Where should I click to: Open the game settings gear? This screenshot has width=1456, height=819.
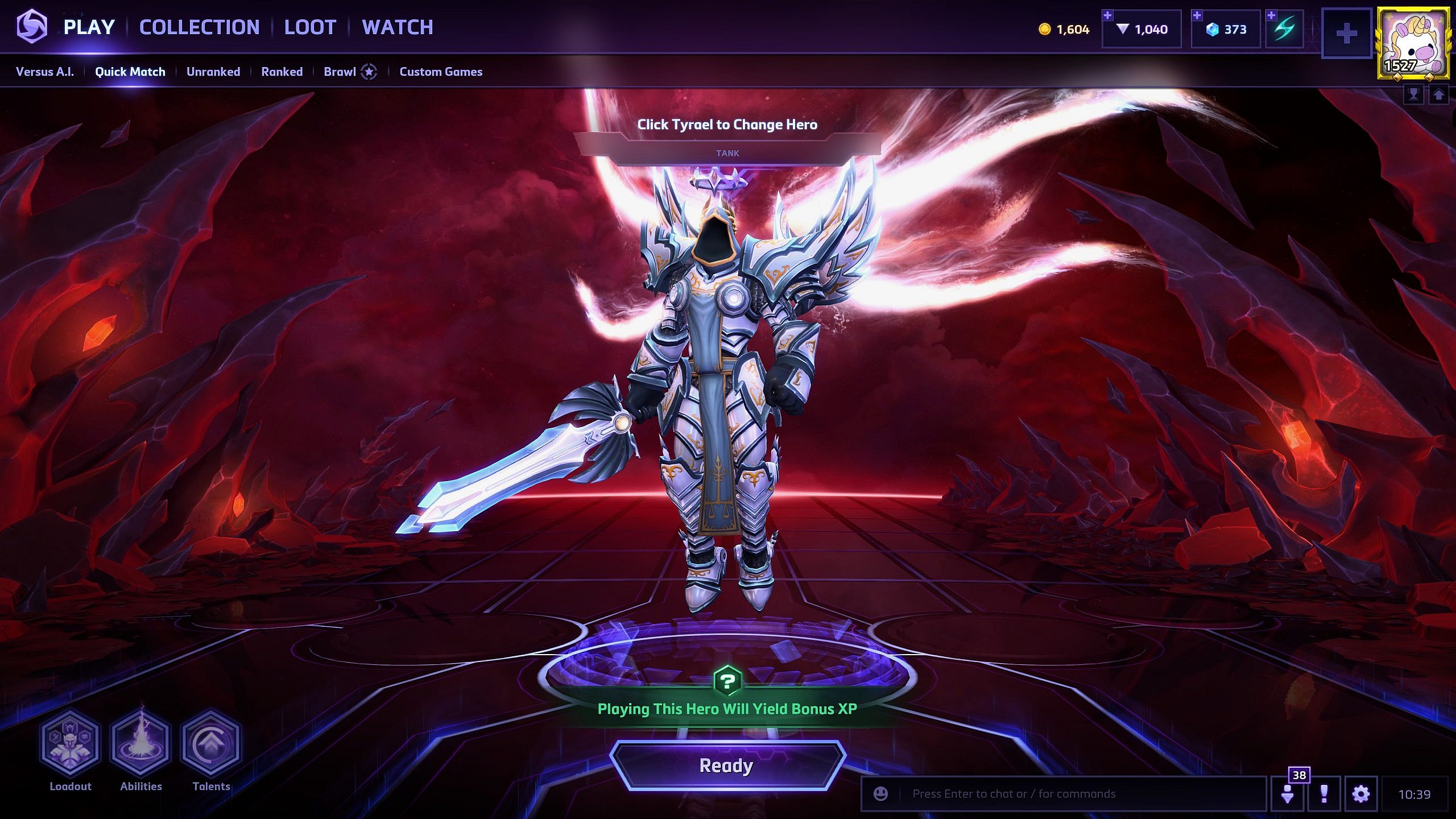(x=1361, y=794)
